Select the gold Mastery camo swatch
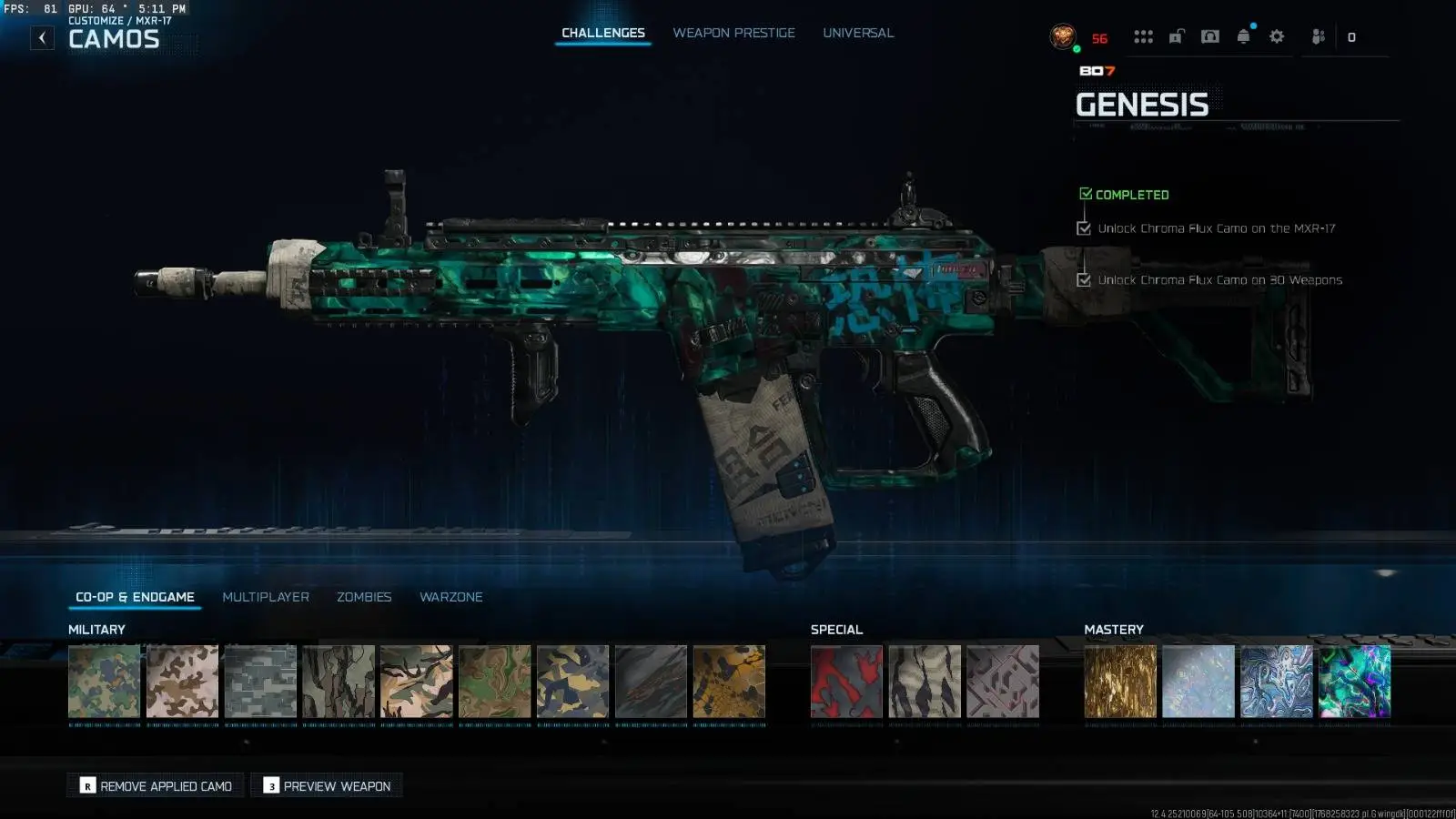This screenshot has width=1456, height=819. [x=1120, y=681]
